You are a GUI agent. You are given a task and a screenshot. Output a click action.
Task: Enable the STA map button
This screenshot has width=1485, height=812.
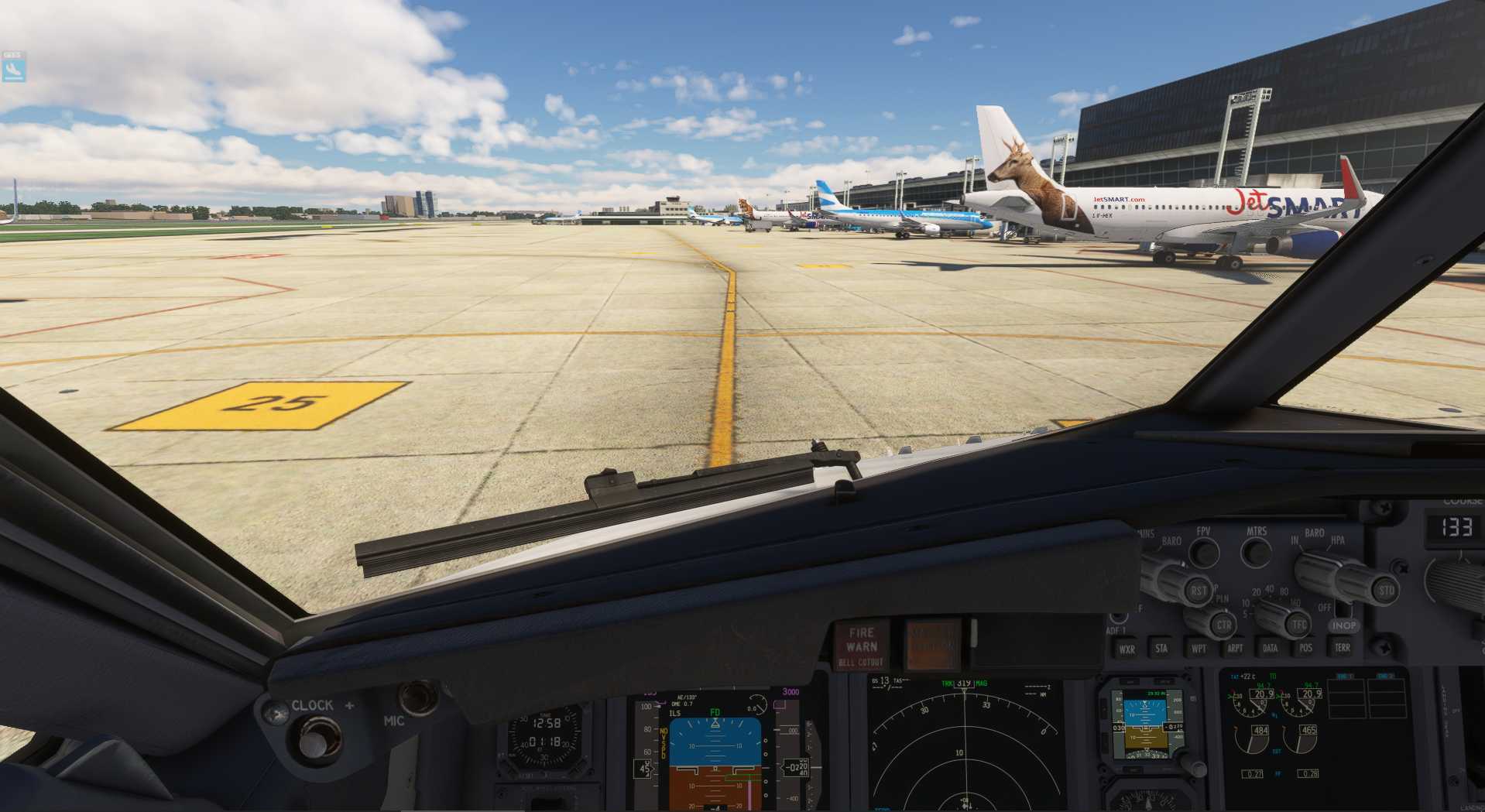[1161, 648]
